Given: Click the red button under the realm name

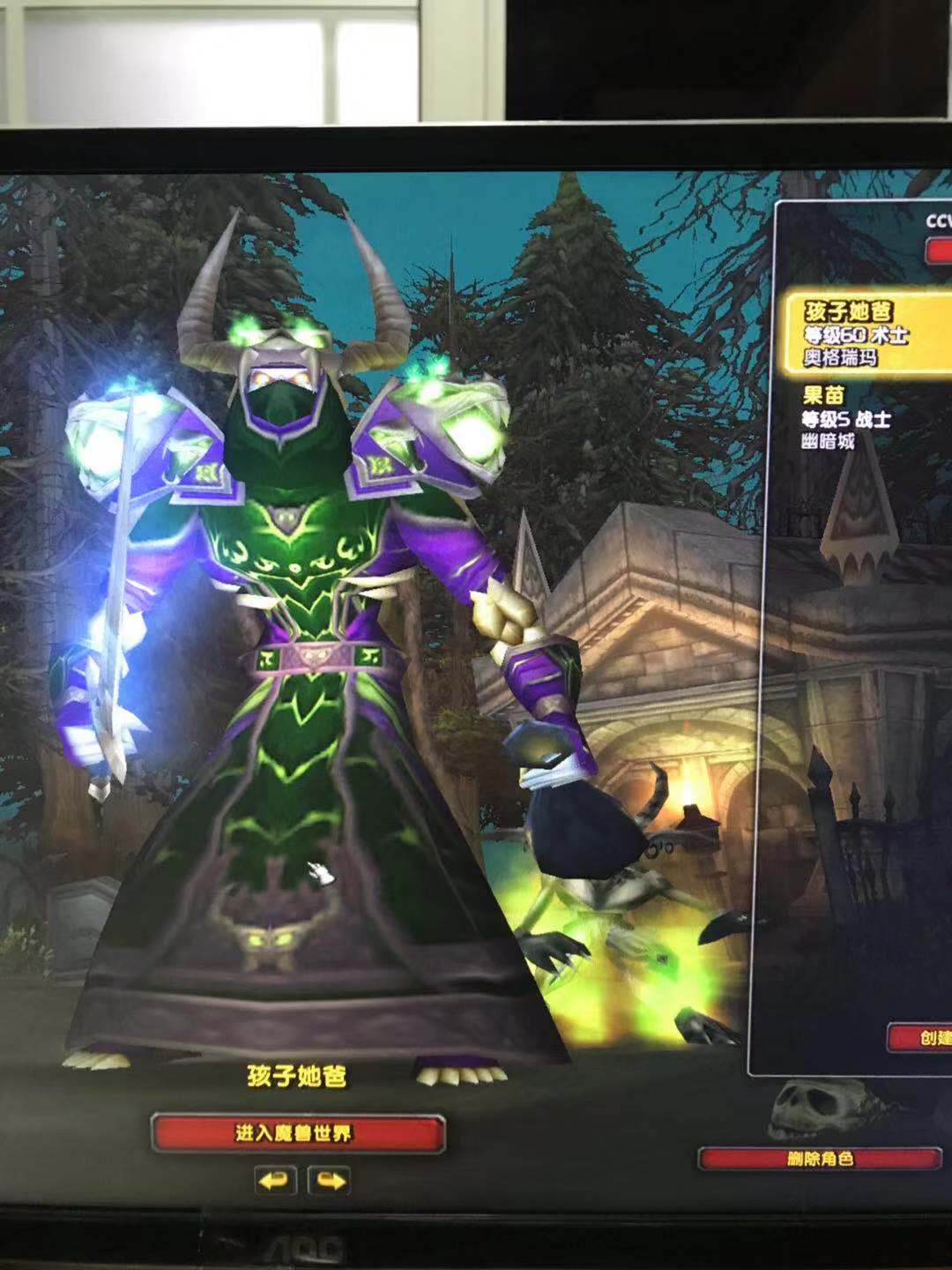Looking at the screenshot, I should pyautogui.click(x=938, y=250).
